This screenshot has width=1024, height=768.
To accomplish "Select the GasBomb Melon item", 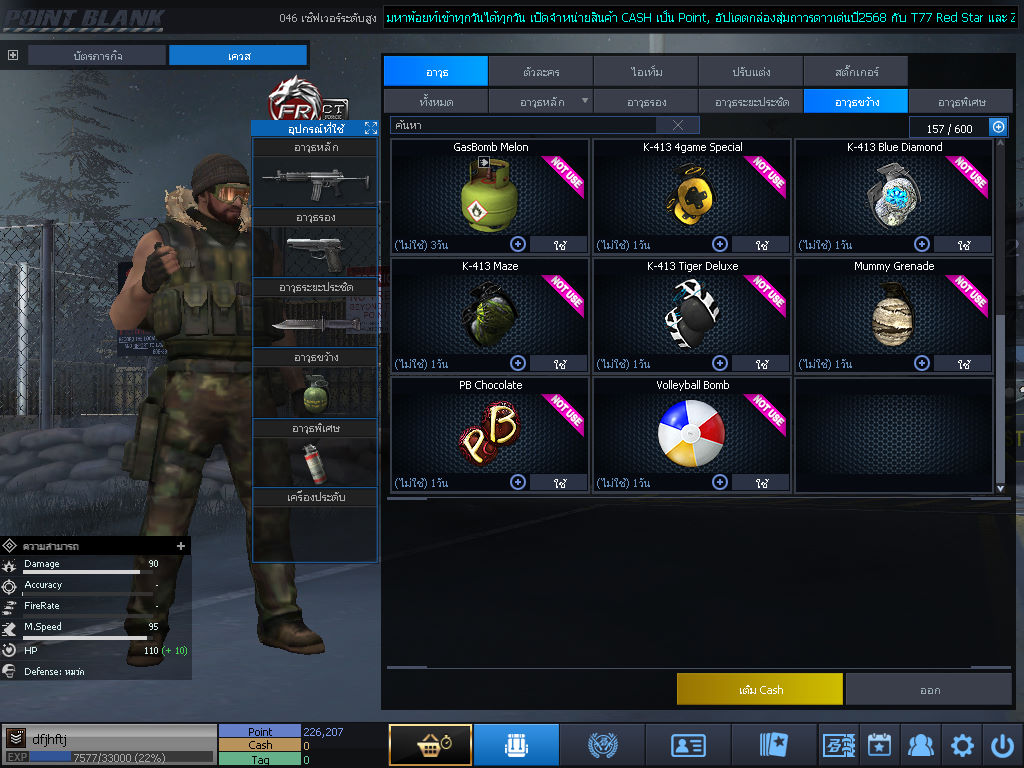I will point(490,196).
